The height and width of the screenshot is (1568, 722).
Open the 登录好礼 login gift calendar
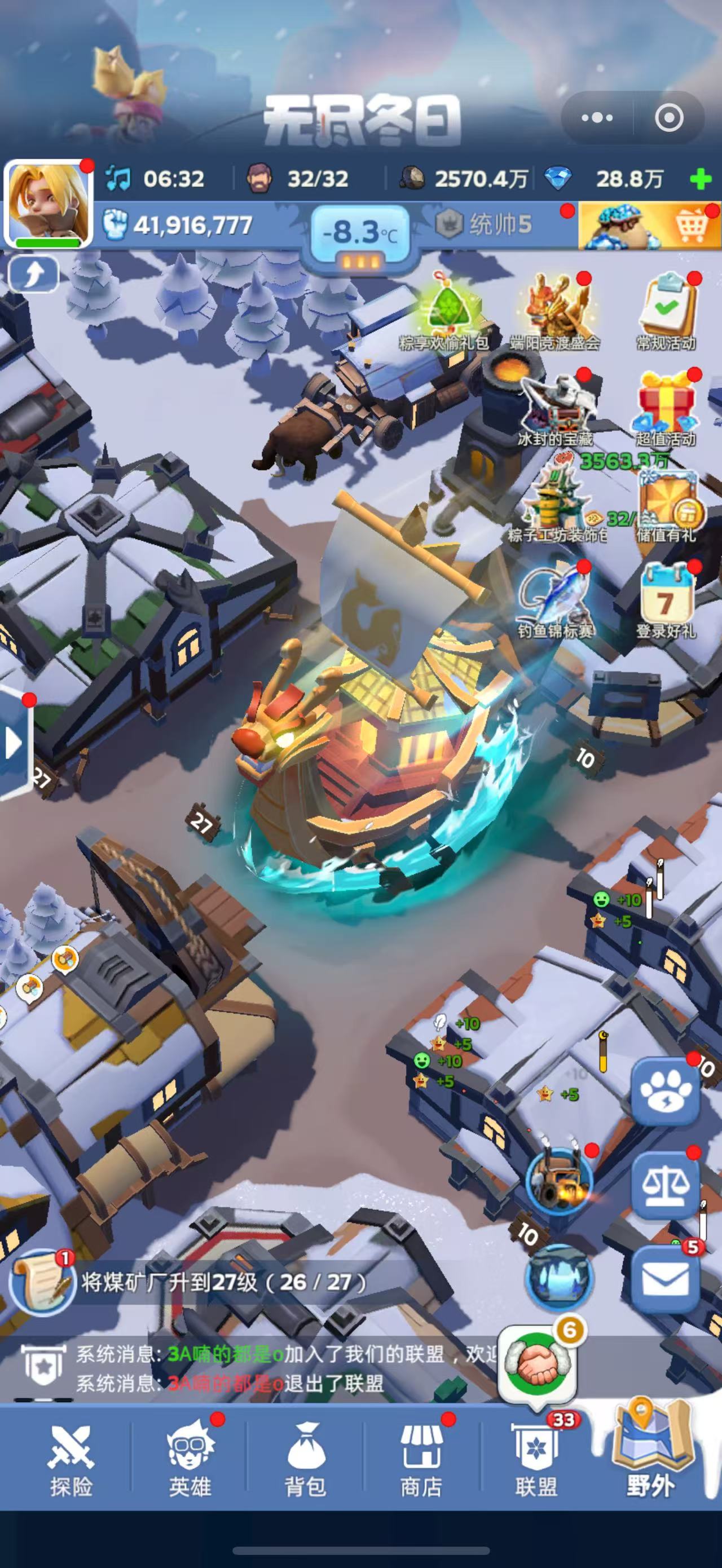[x=666, y=599]
